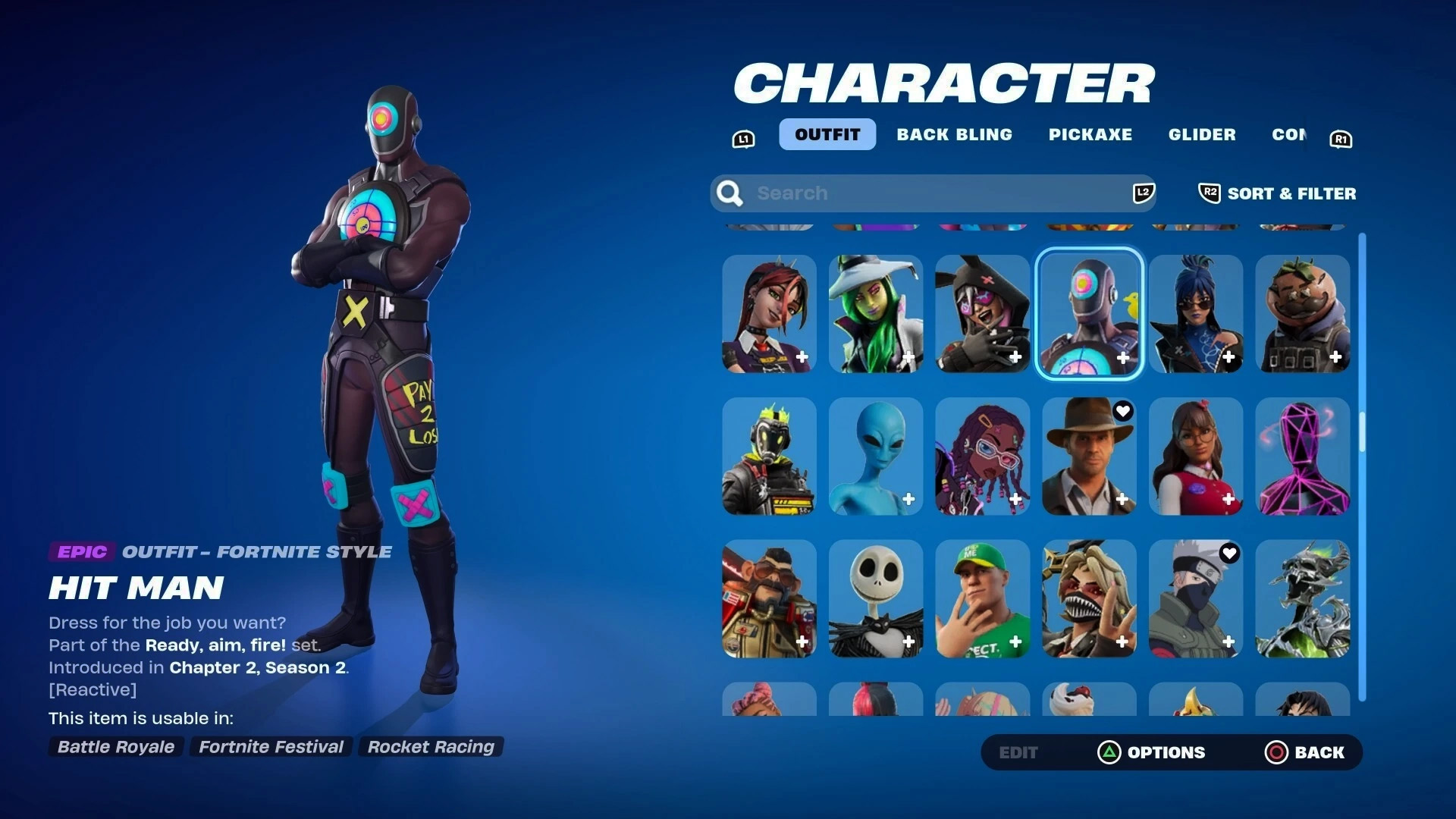Pick the silver dragon armor outfit

(1302, 598)
